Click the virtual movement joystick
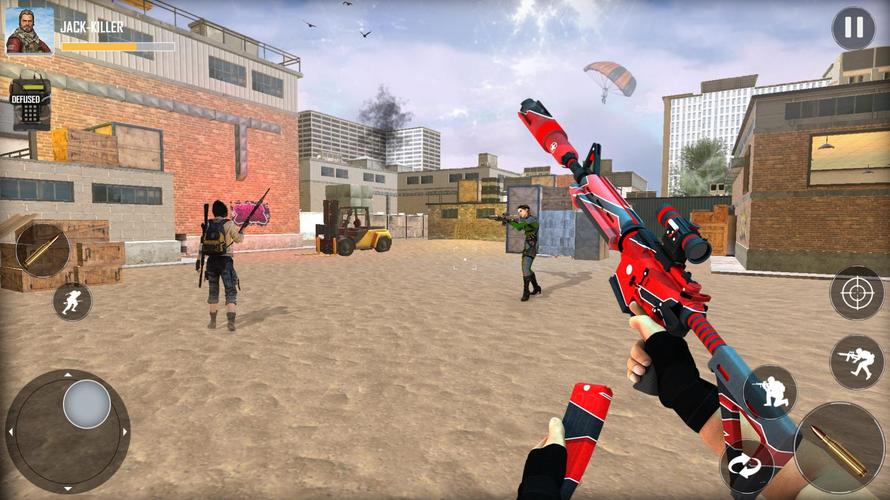The height and width of the screenshot is (500, 890). pyautogui.click(x=86, y=405)
